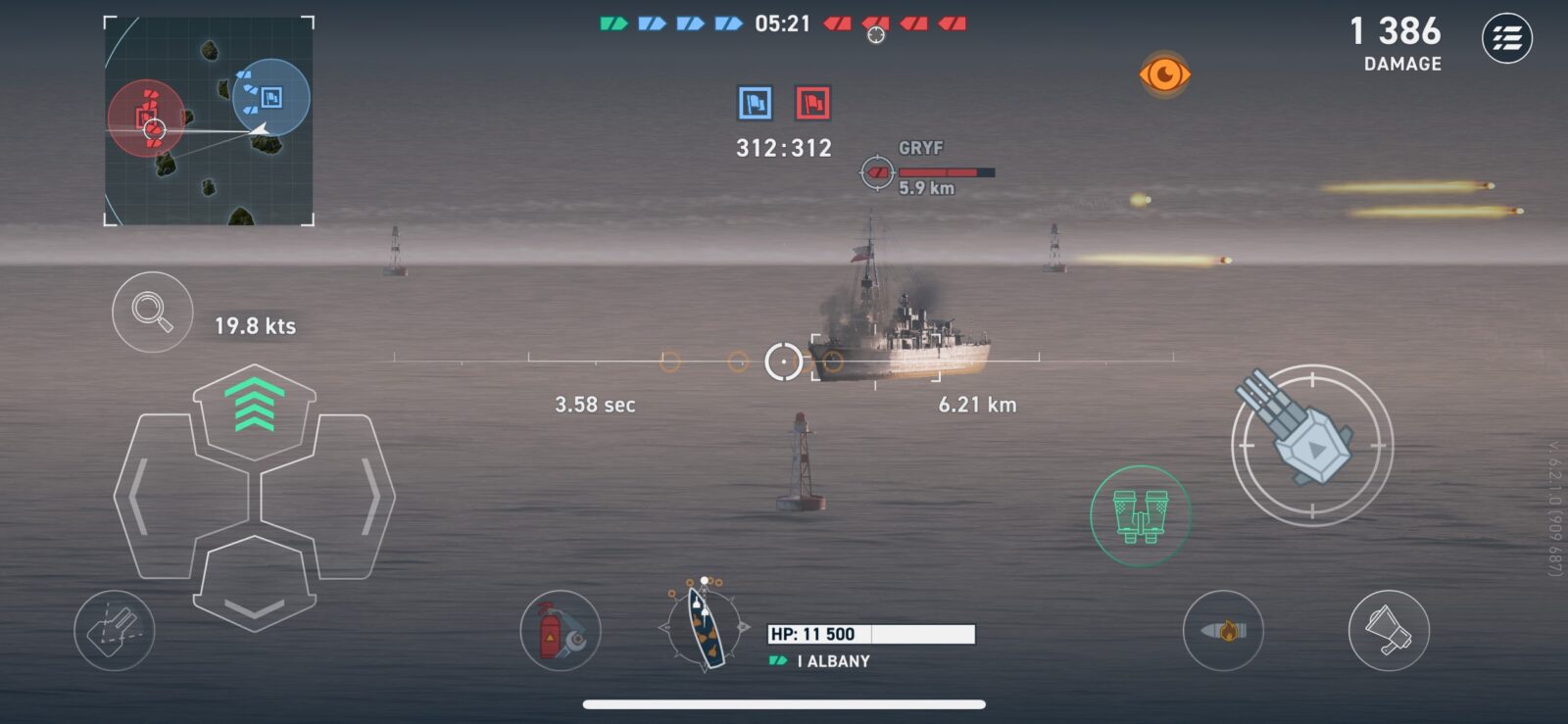Viewport: 1568px width, 724px height.
Task: Open the megaphone quick commands
Action: (x=1389, y=631)
